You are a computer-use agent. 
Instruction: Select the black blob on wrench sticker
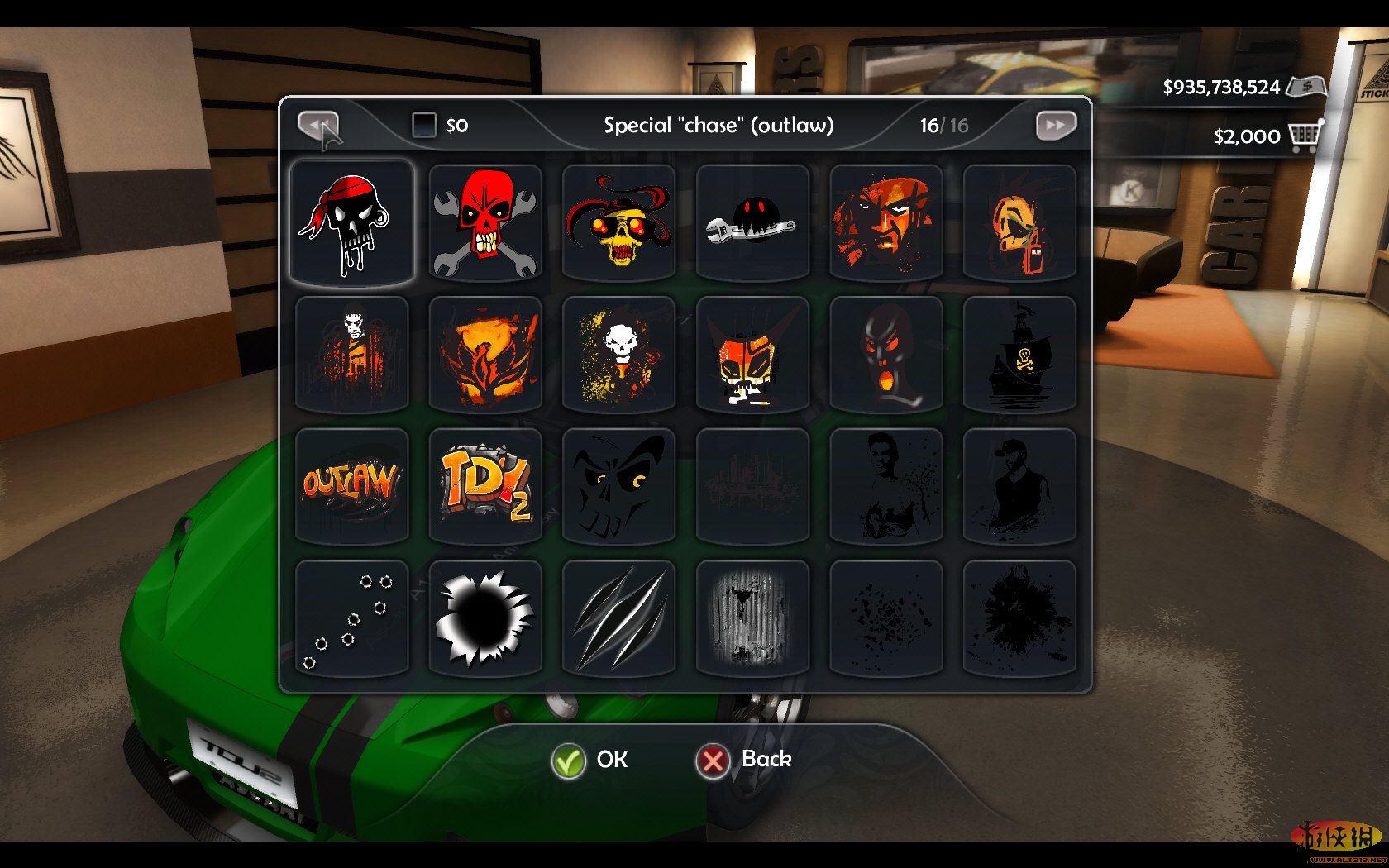point(752,222)
